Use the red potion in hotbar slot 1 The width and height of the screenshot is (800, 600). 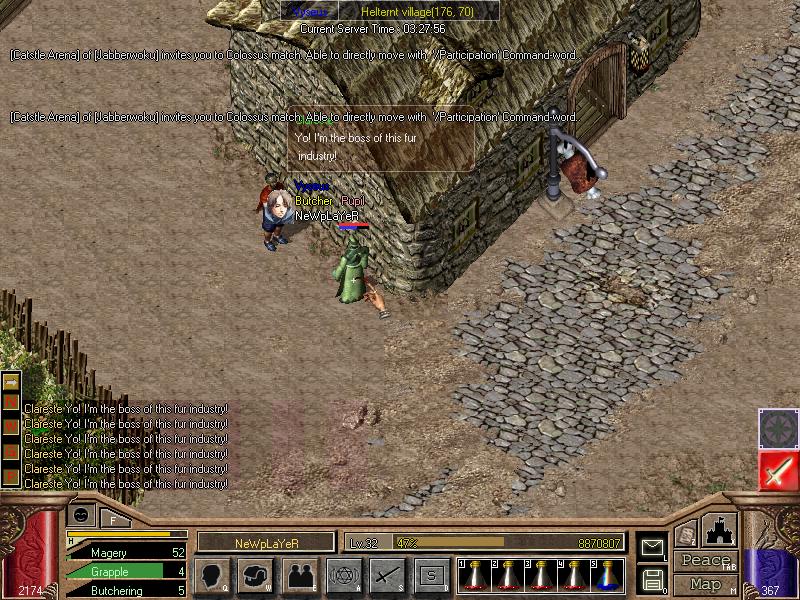pyautogui.click(x=474, y=576)
